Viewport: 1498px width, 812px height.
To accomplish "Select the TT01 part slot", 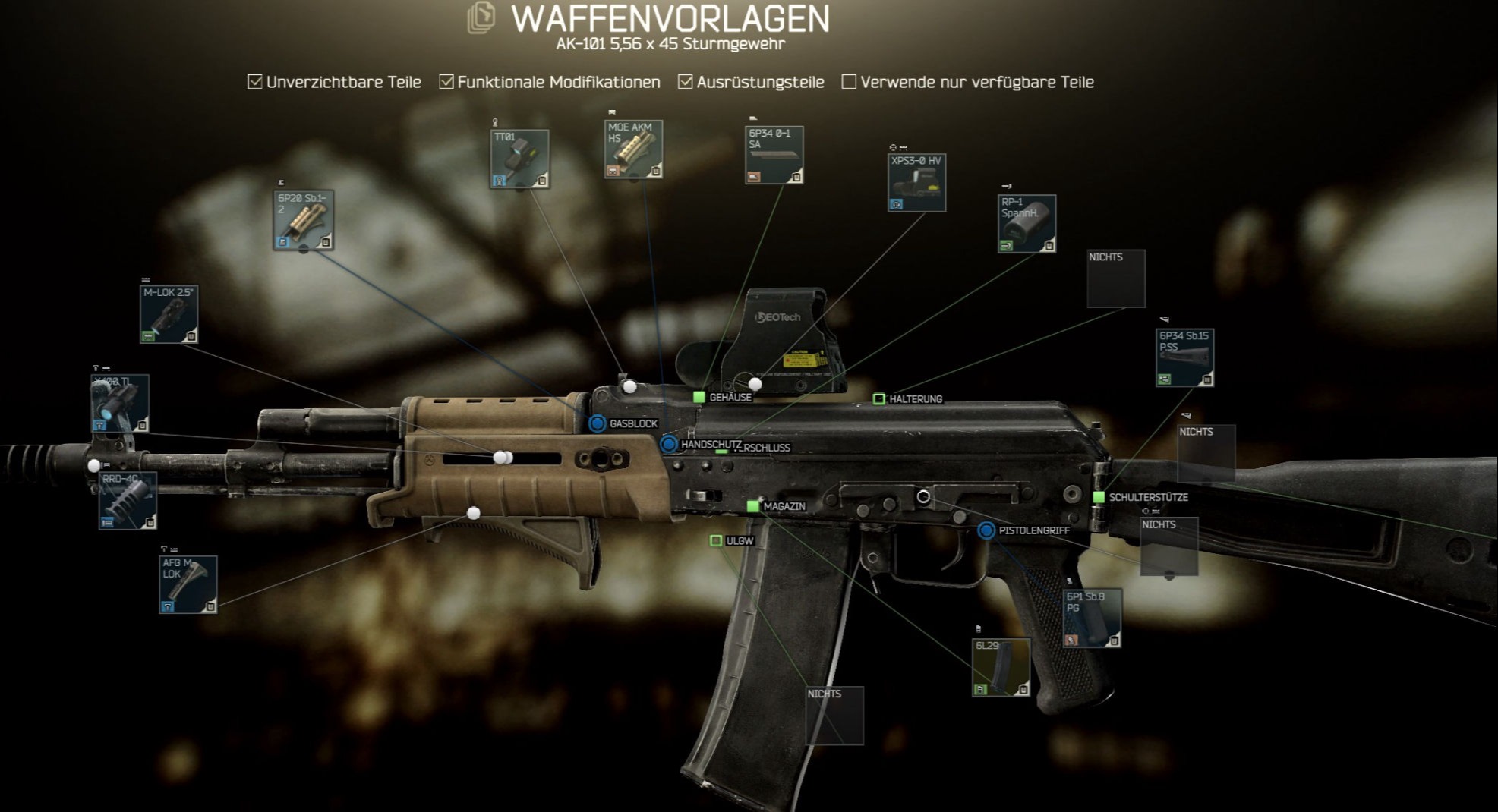I will [519, 159].
